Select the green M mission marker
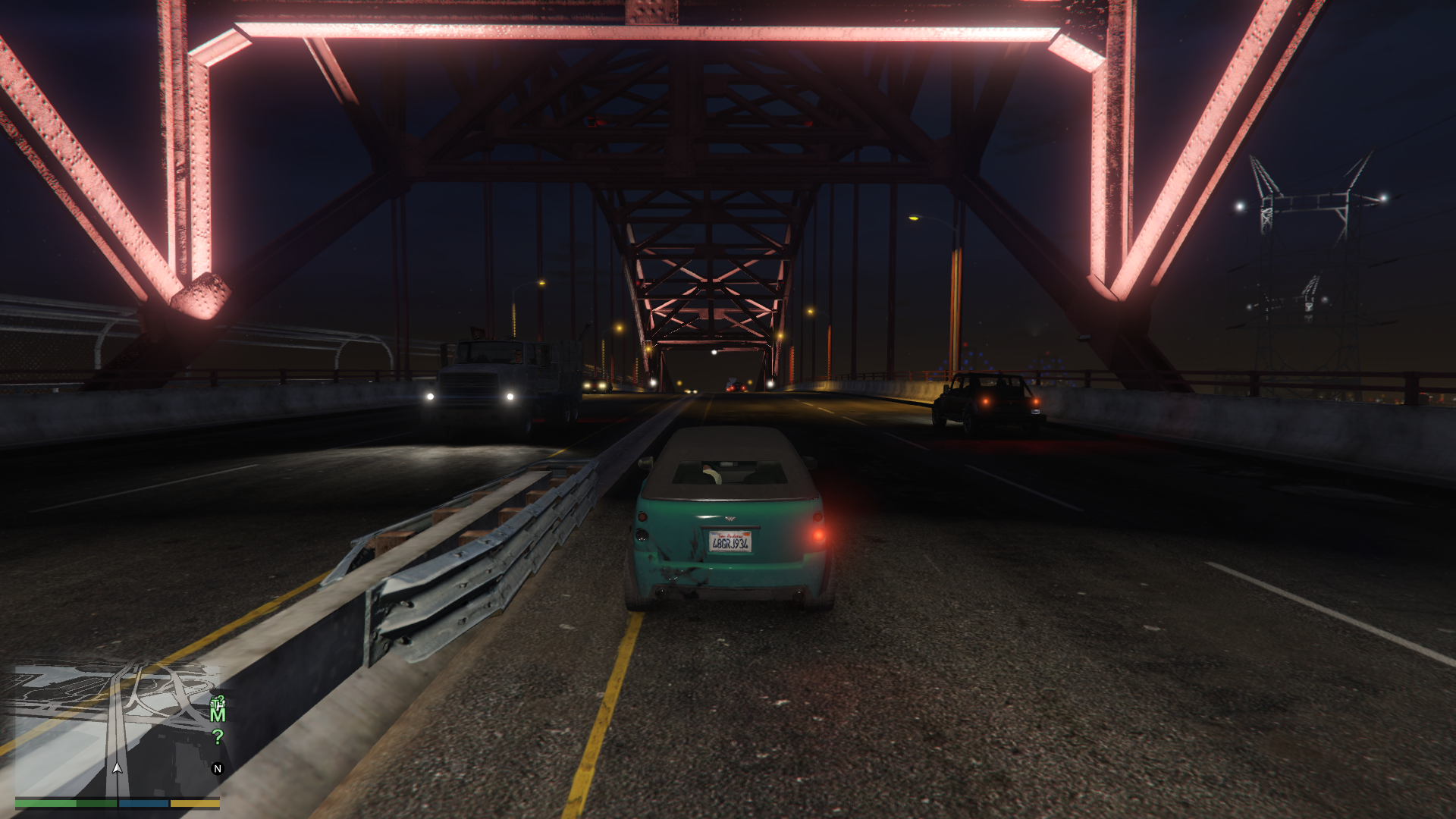 click(x=218, y=714)
